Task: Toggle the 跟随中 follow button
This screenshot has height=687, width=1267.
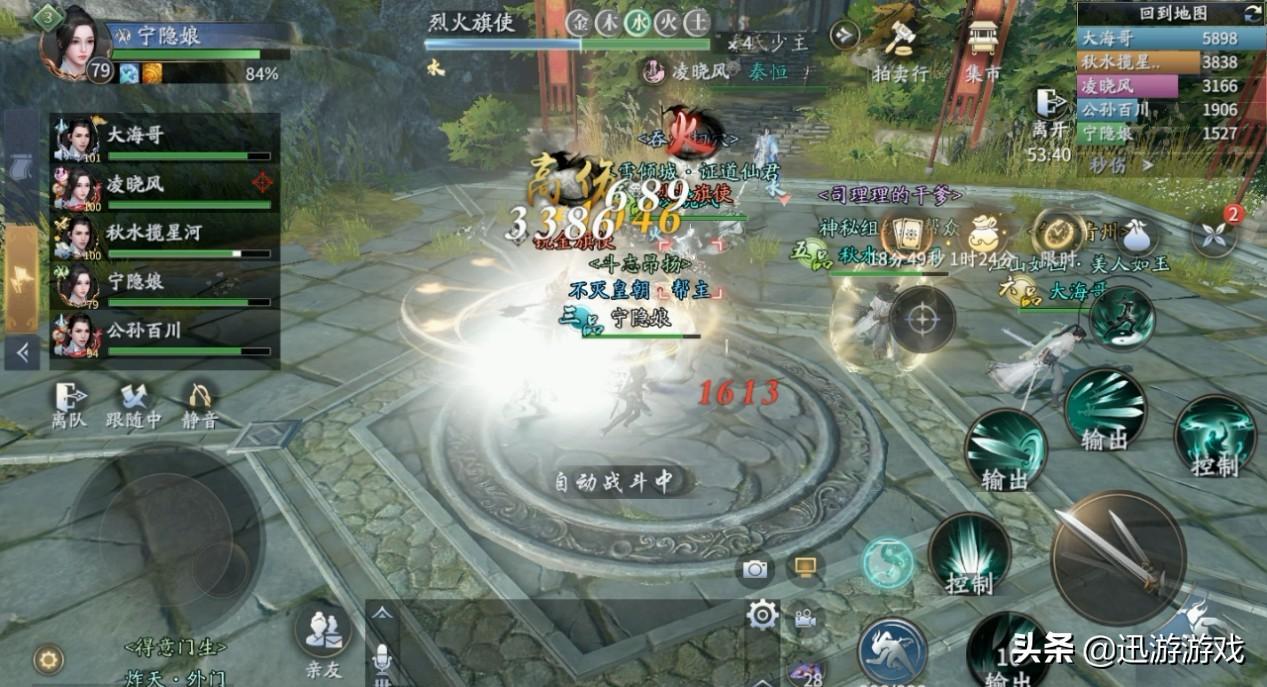Action: coord(133,404)
